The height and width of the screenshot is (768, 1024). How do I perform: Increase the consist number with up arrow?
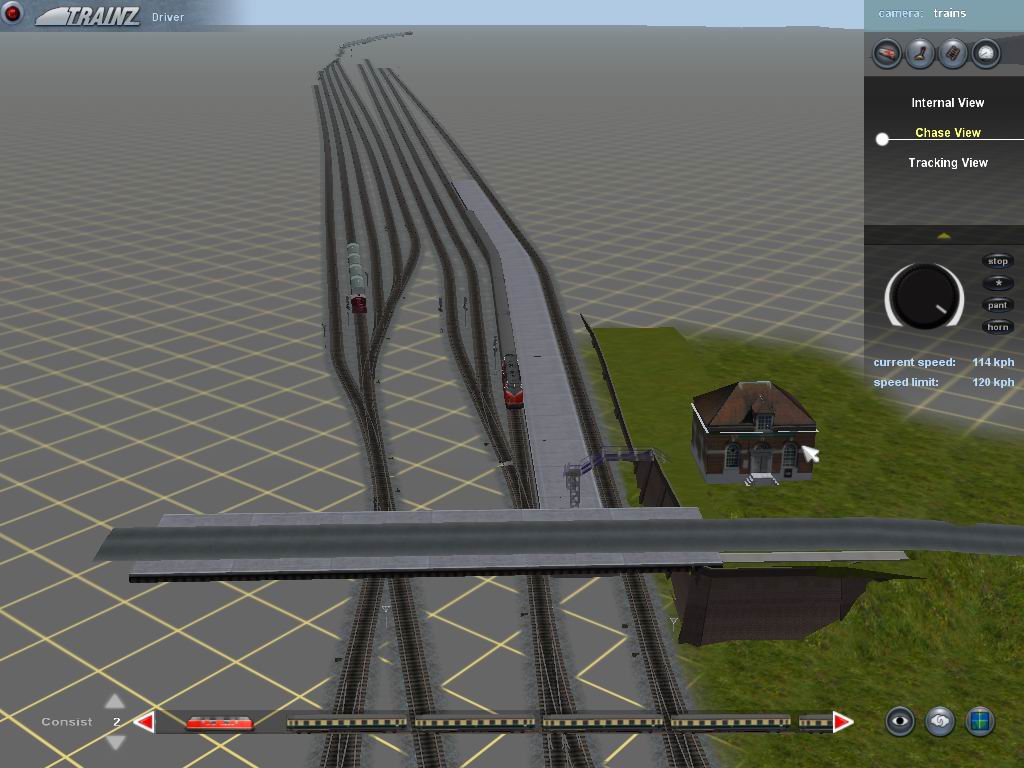(115, 701)
